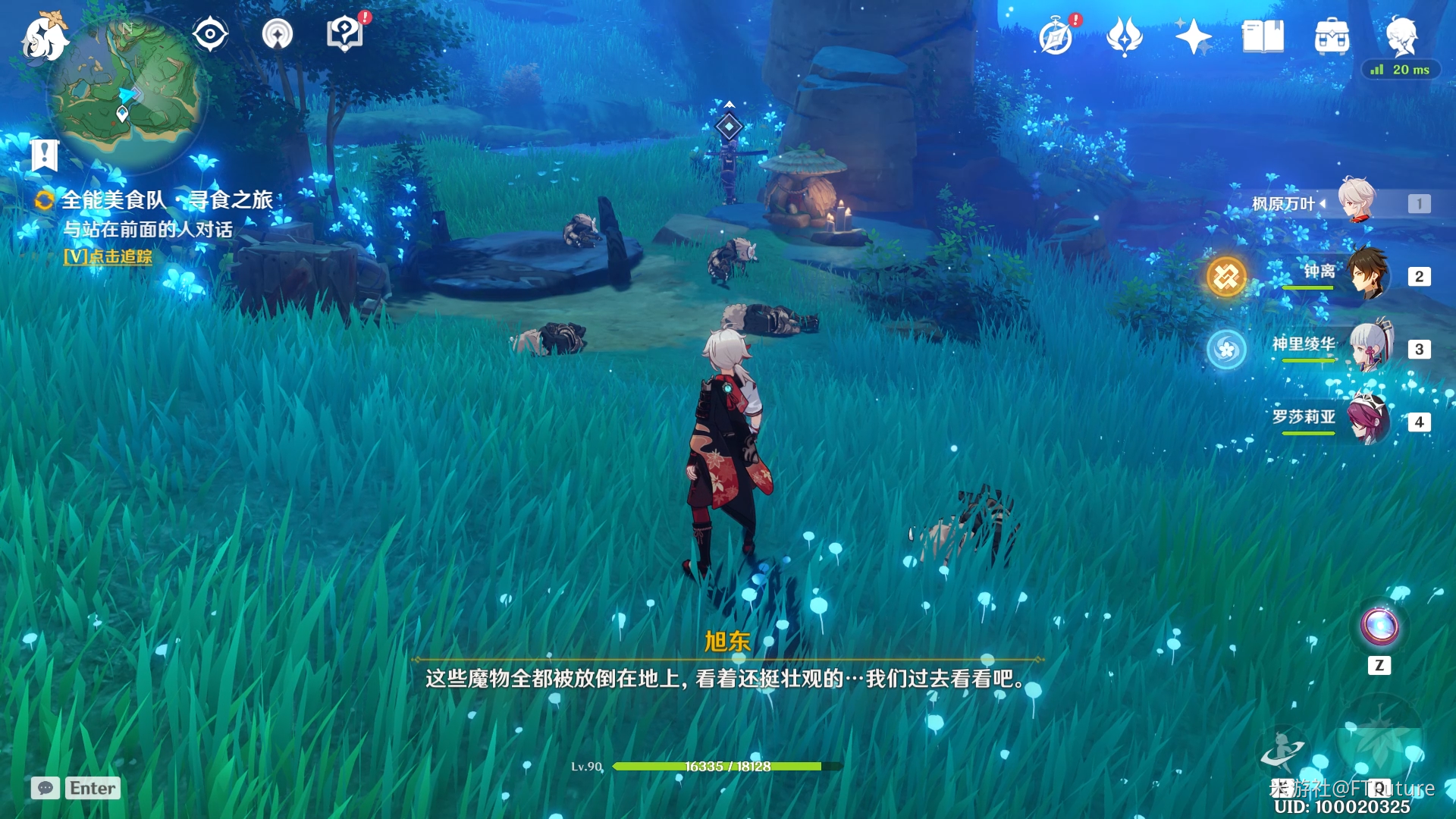1456x819 pixels.
Task: Open the circular minimap
Action: click(x=127, y=93)
